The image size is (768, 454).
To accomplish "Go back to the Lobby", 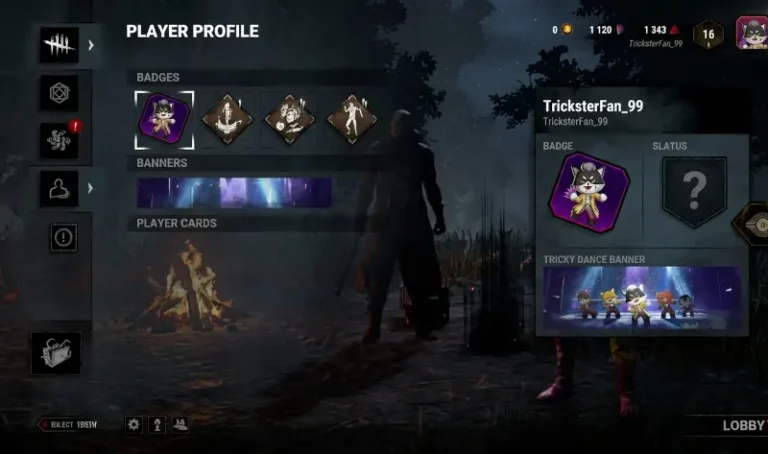I will click(743, 425).
